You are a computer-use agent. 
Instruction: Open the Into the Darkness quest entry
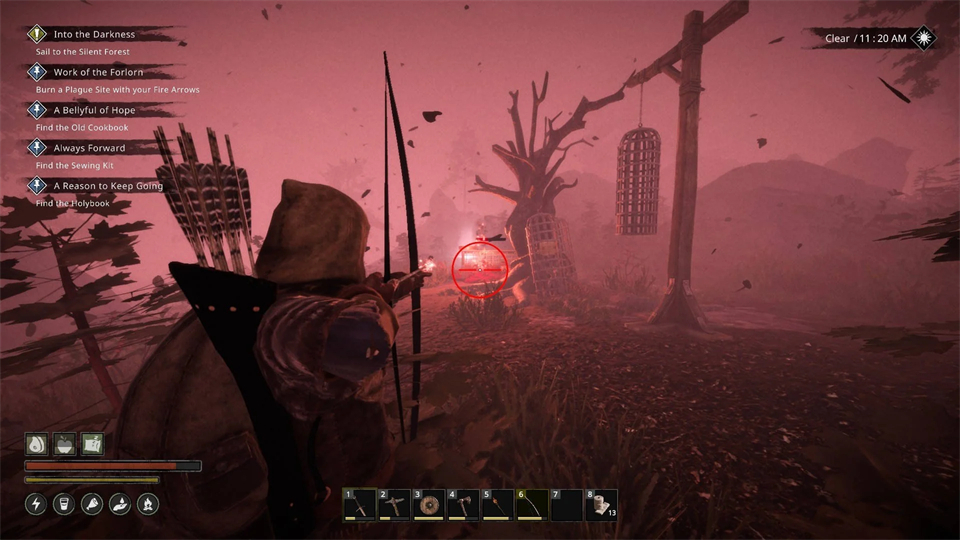pos(93,34)
